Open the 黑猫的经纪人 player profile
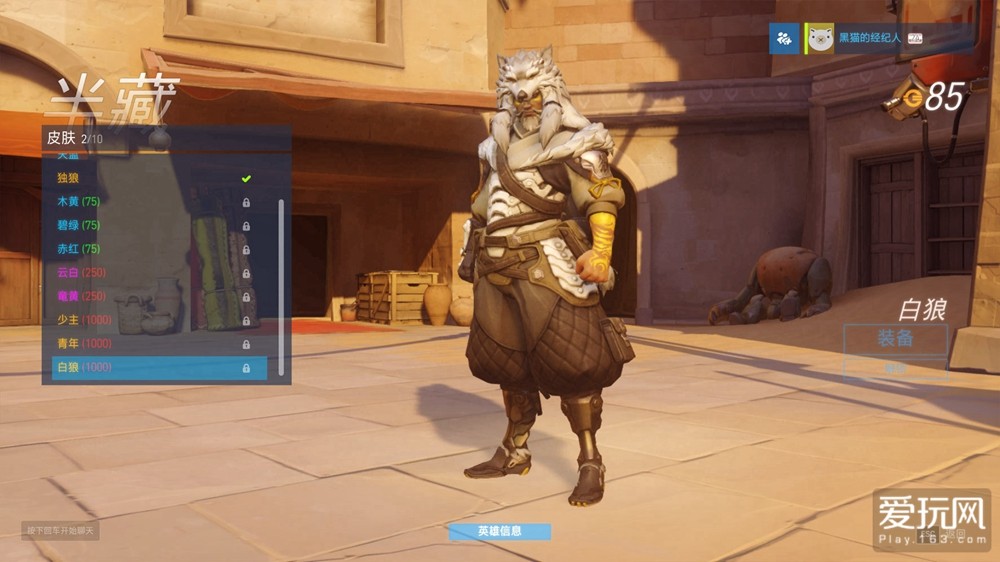 [x=868, y=39]
